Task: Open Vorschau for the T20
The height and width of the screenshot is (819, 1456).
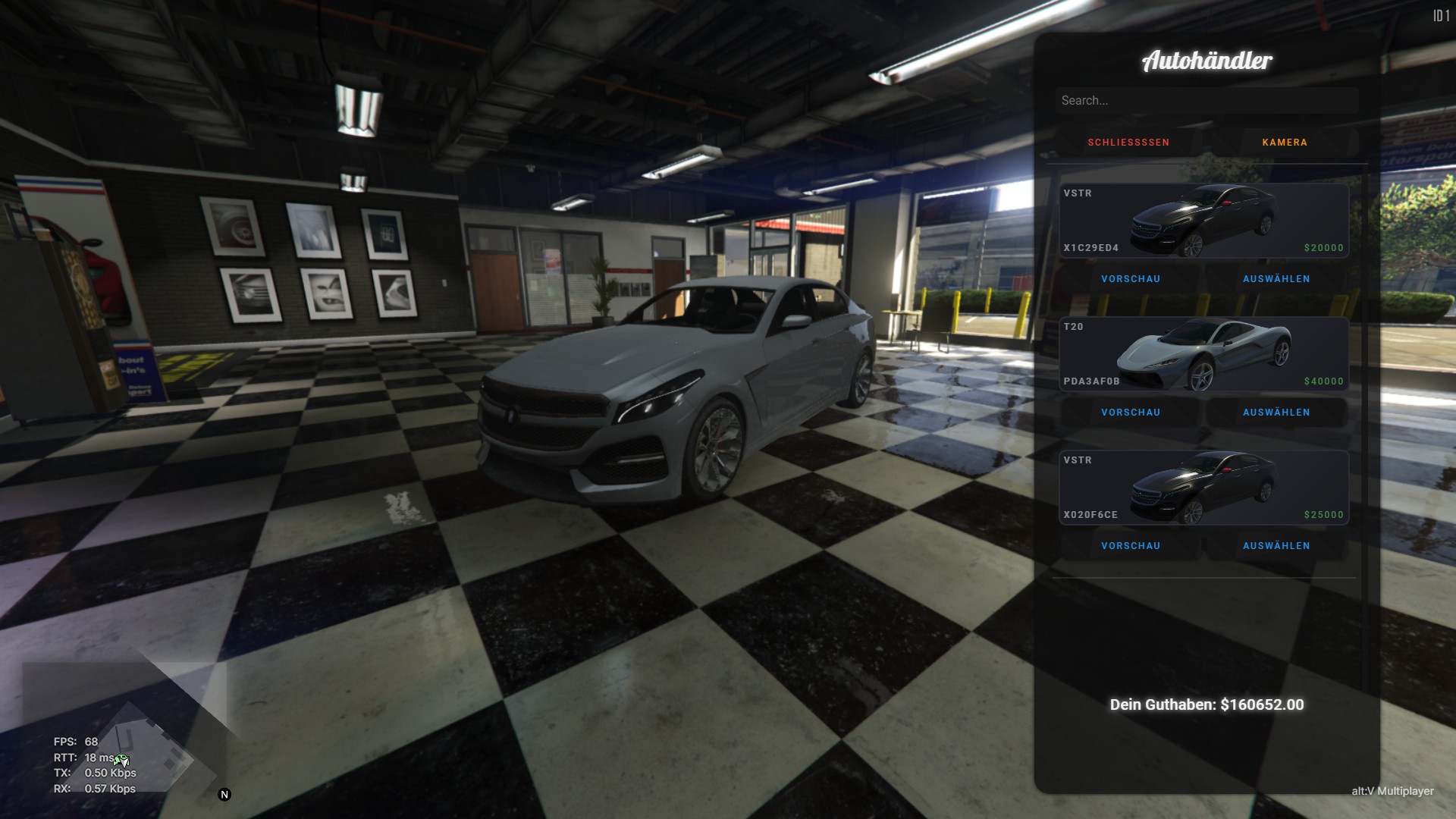Action: (x=1131, y=413)
